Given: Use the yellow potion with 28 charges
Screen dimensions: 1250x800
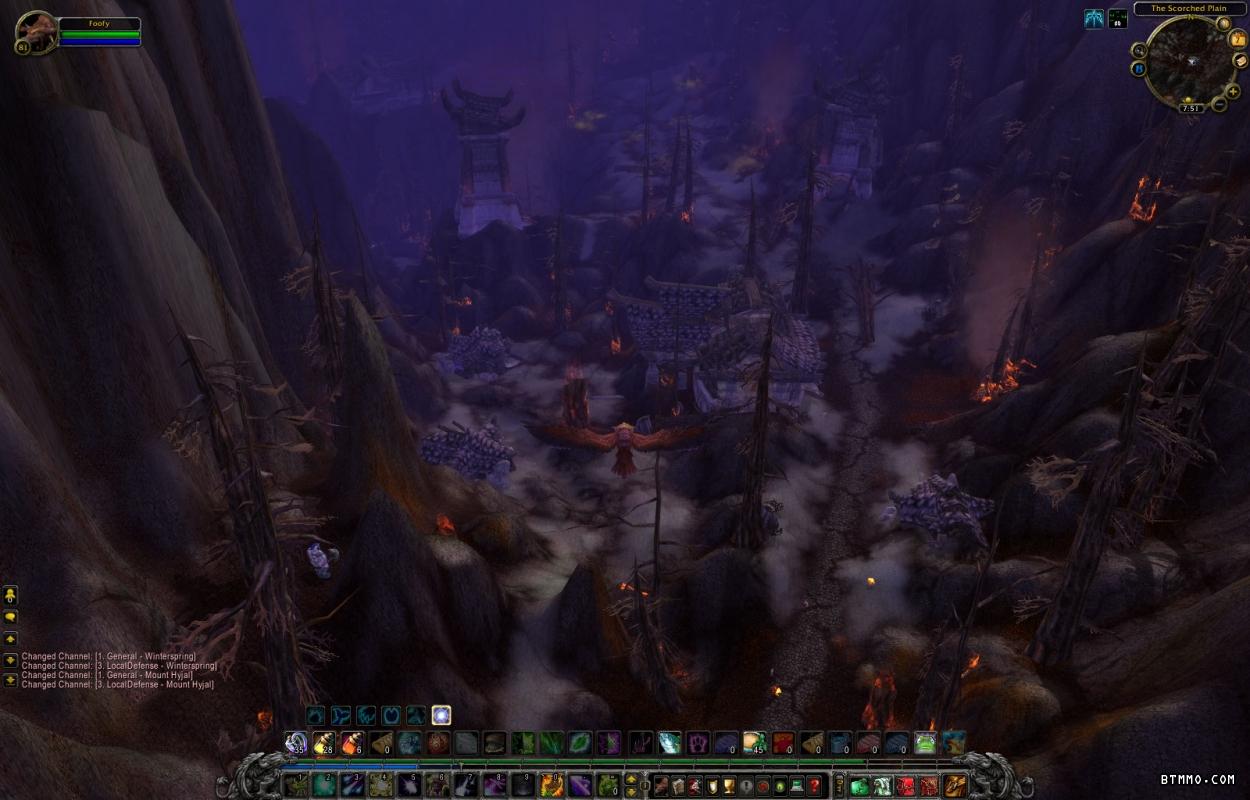Looking at the screenshot, I should pyautogui.click(x=324, y=743).
